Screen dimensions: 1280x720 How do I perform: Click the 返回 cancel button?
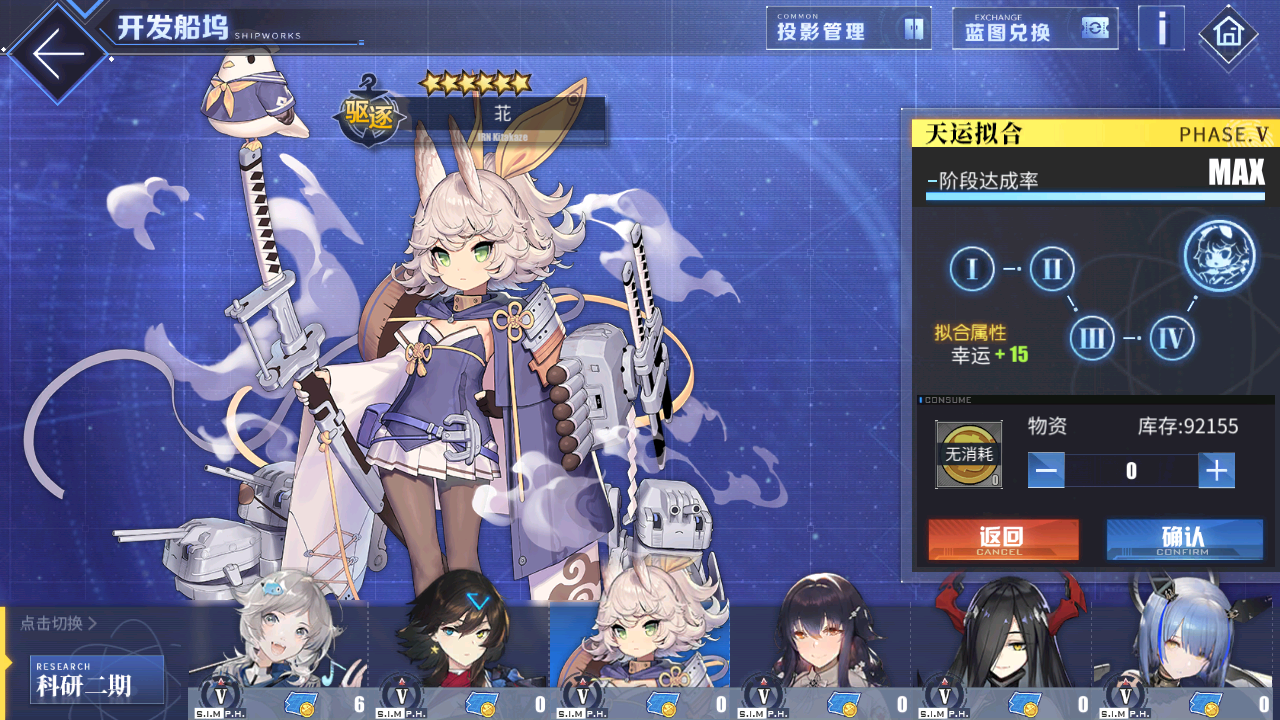1003,539
